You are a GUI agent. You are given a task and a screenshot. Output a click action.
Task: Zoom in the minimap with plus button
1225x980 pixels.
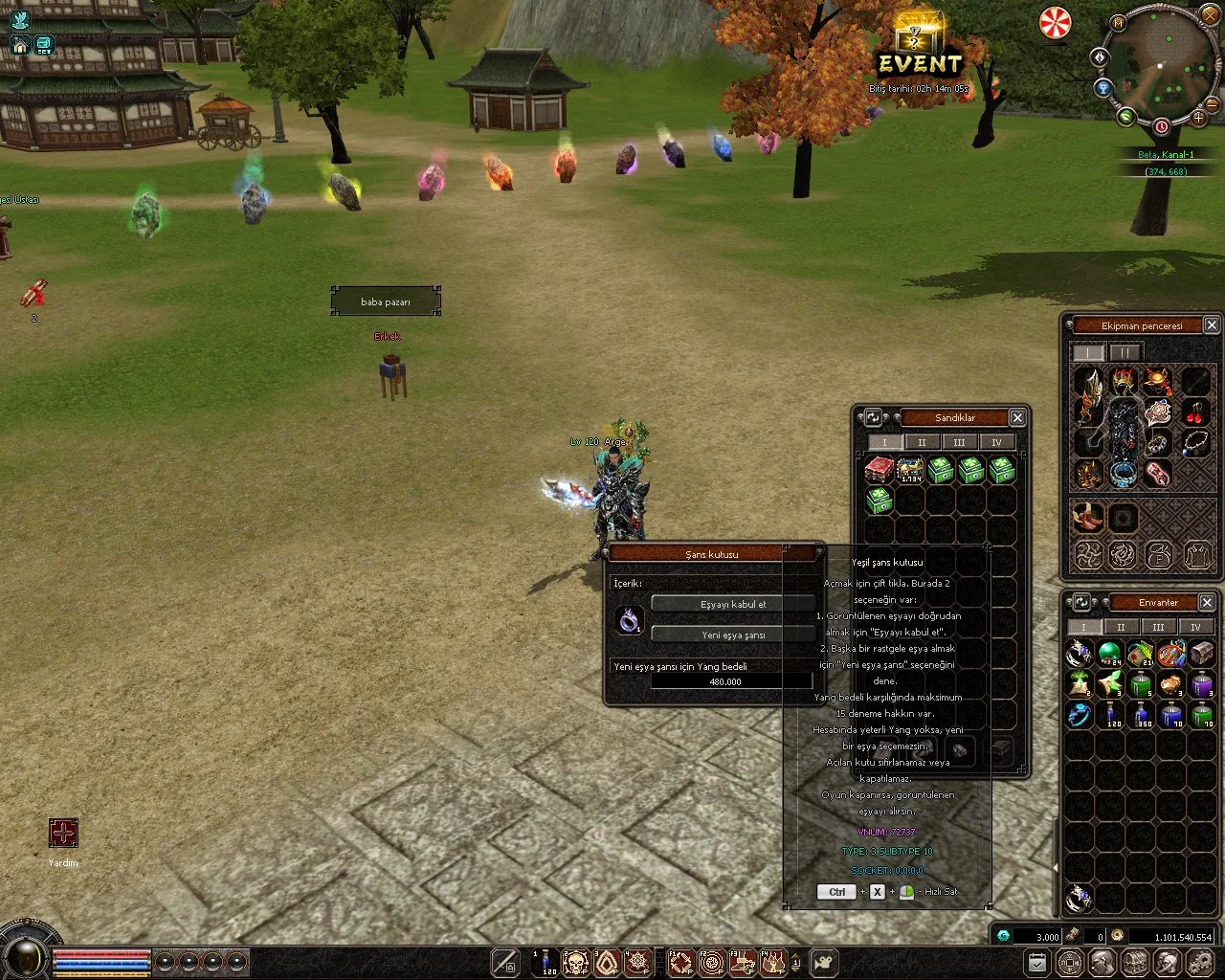1198,119
